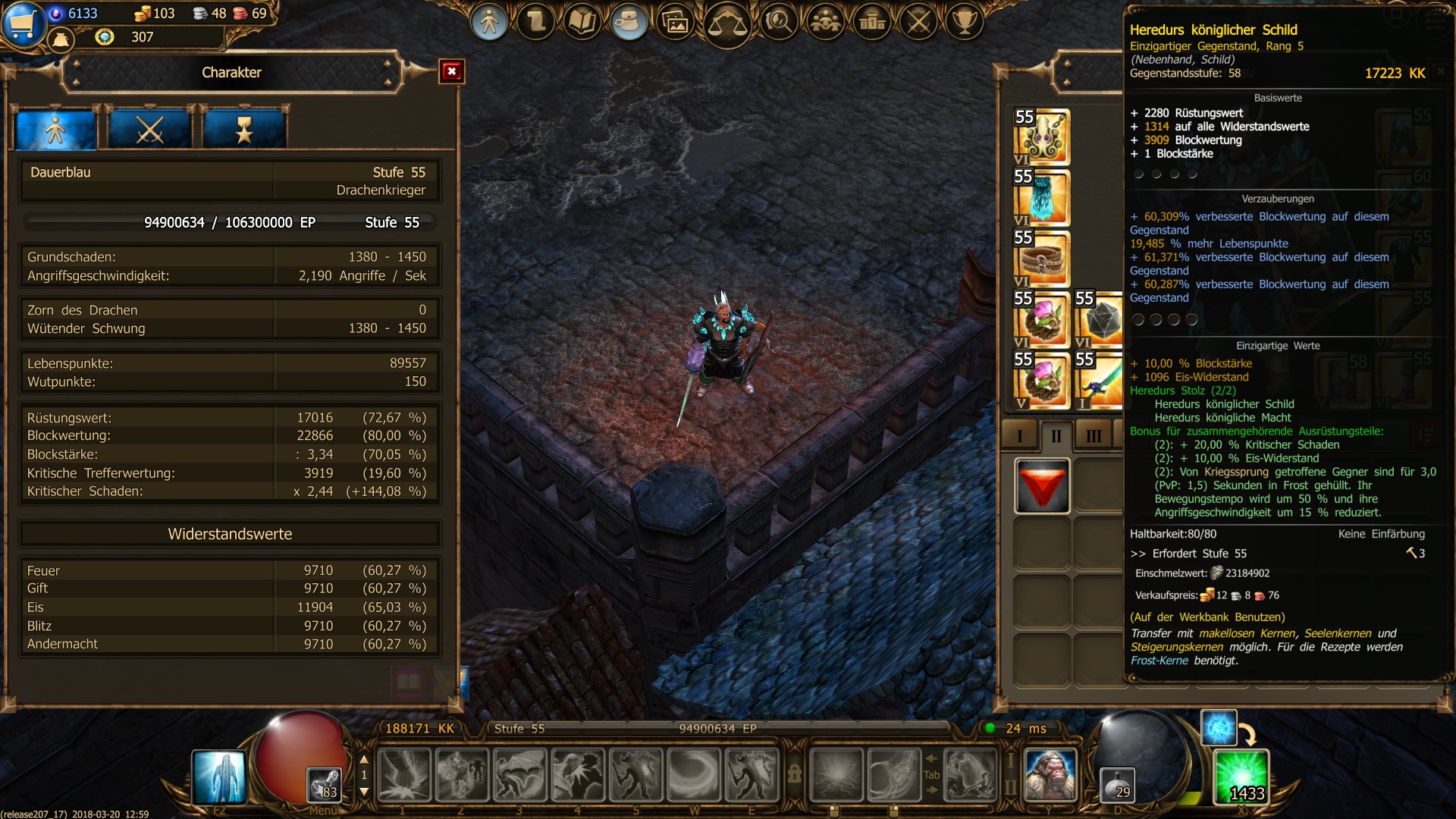Viewport: 1456px width, 819px height.
Task: Open the star medal character tab
Action: (x=243, y=130)
